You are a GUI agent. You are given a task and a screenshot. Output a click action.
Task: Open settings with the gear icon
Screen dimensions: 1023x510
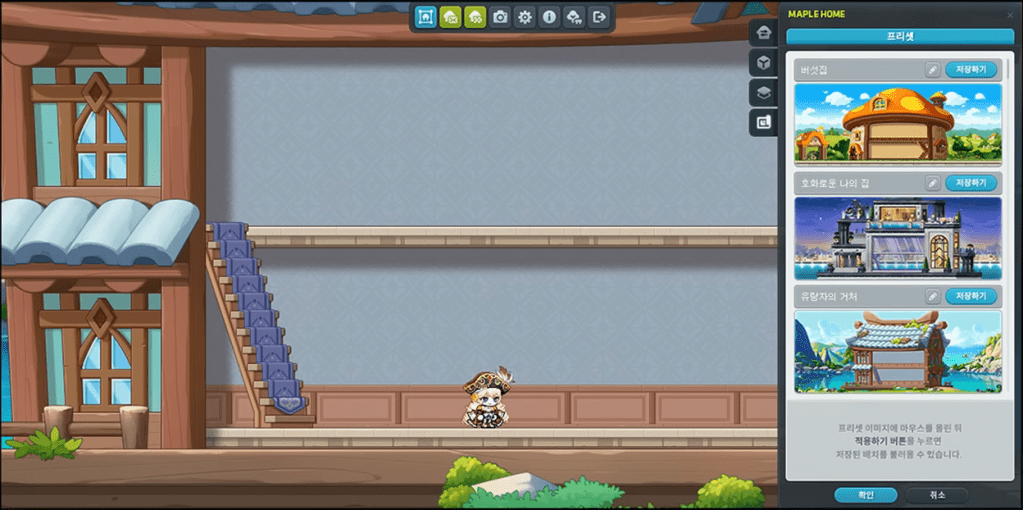point(525,17)
